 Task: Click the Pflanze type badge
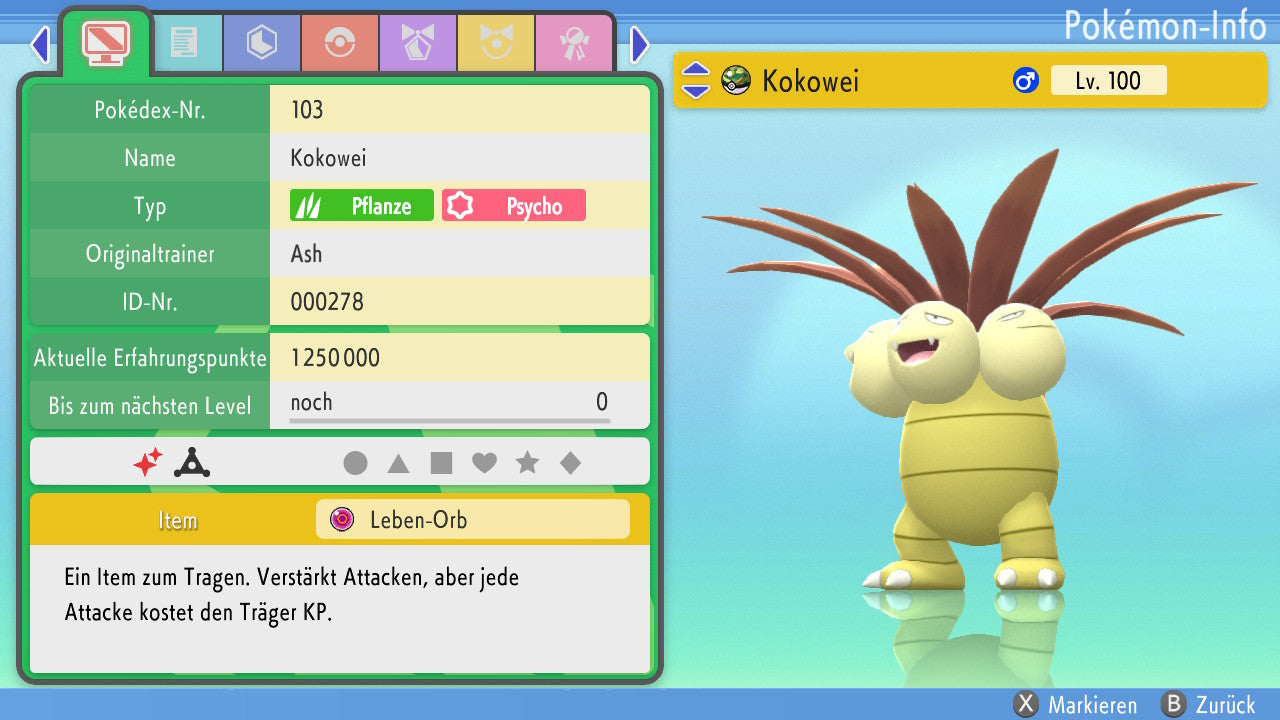[362, 206]
